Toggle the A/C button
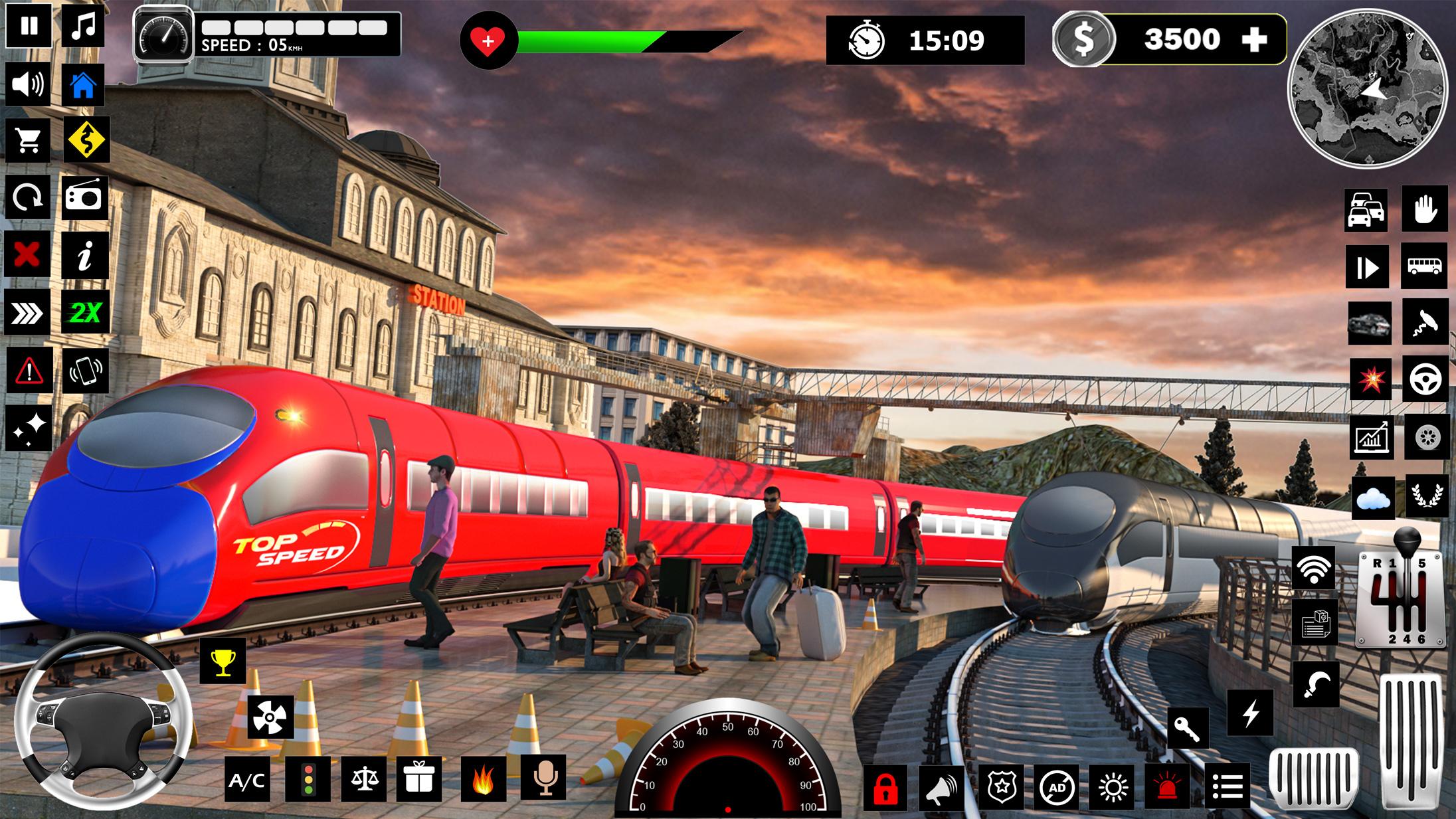This screenshot has width=1456, height=819. tap(247, 781)
